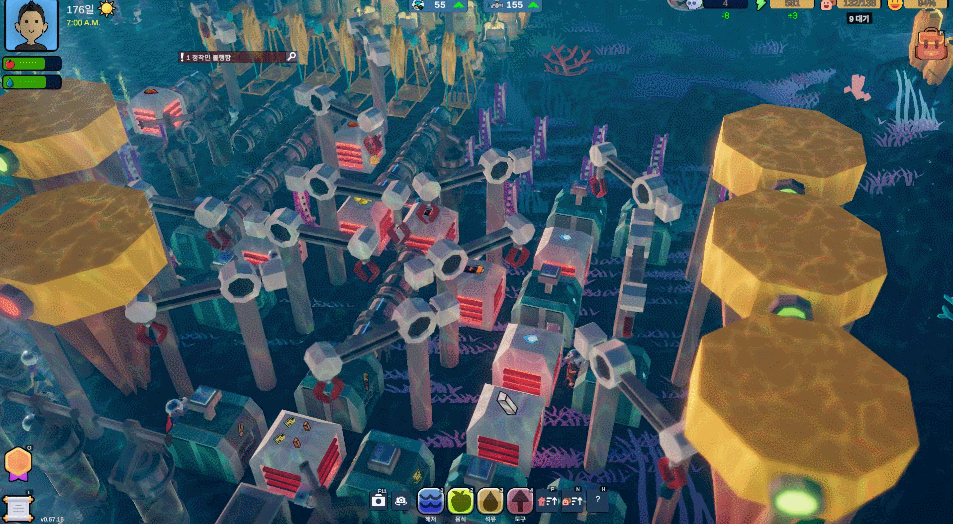The image size is (953, 524).
Task: Click the settler unhappy alert notification
Action: click(231, 58)
